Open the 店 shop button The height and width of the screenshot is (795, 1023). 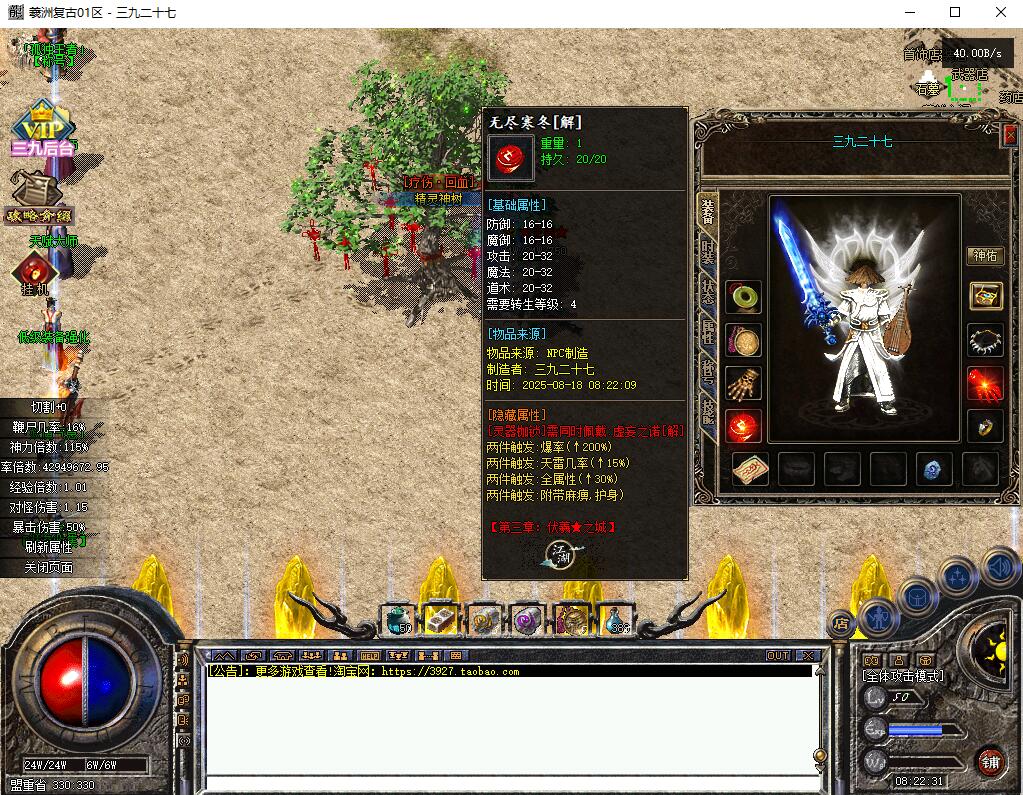pyautogui.click(x=841, y=622)
